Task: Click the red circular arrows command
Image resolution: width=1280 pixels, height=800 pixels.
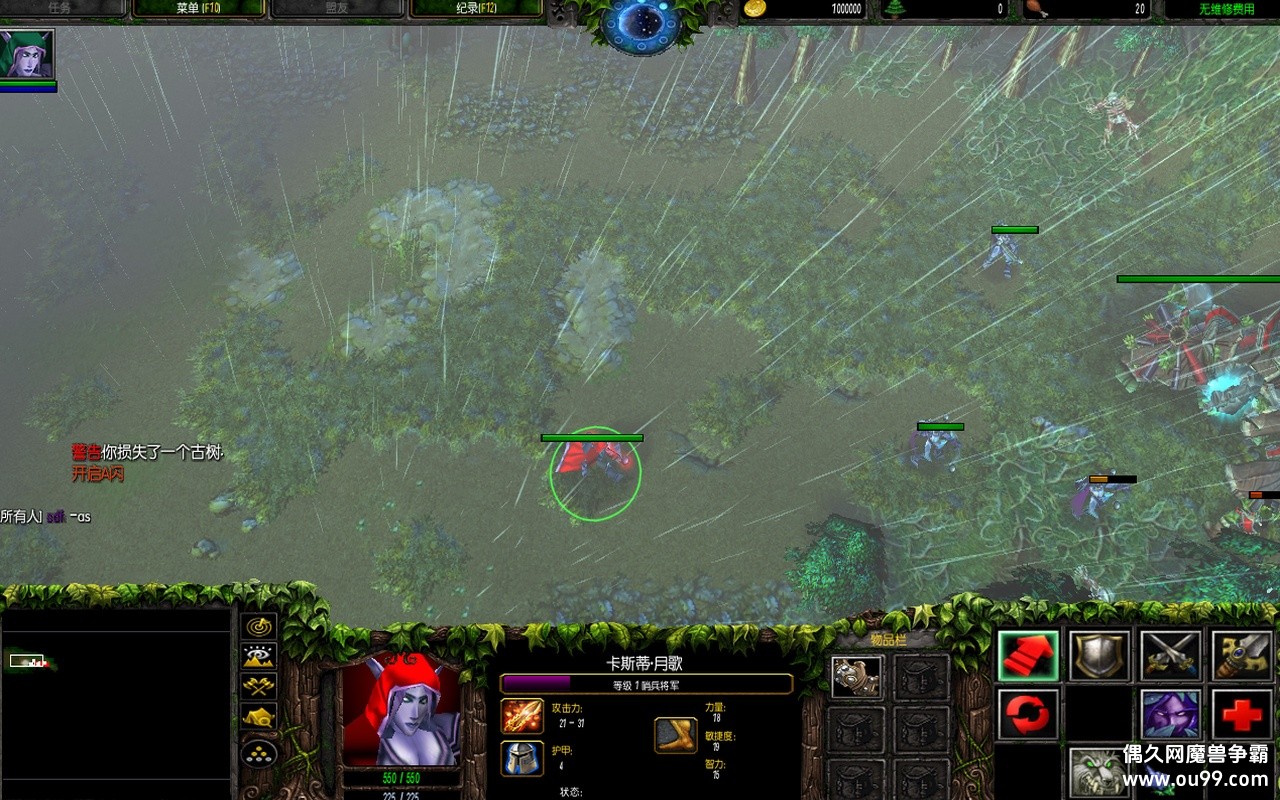Action: (x=1029, y=715)
